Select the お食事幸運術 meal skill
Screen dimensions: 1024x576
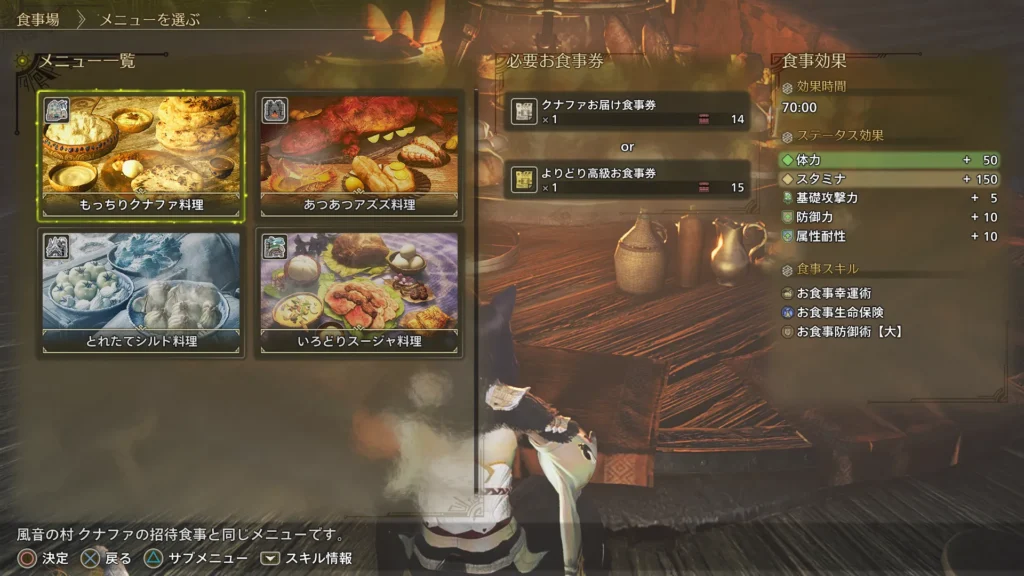834,293
